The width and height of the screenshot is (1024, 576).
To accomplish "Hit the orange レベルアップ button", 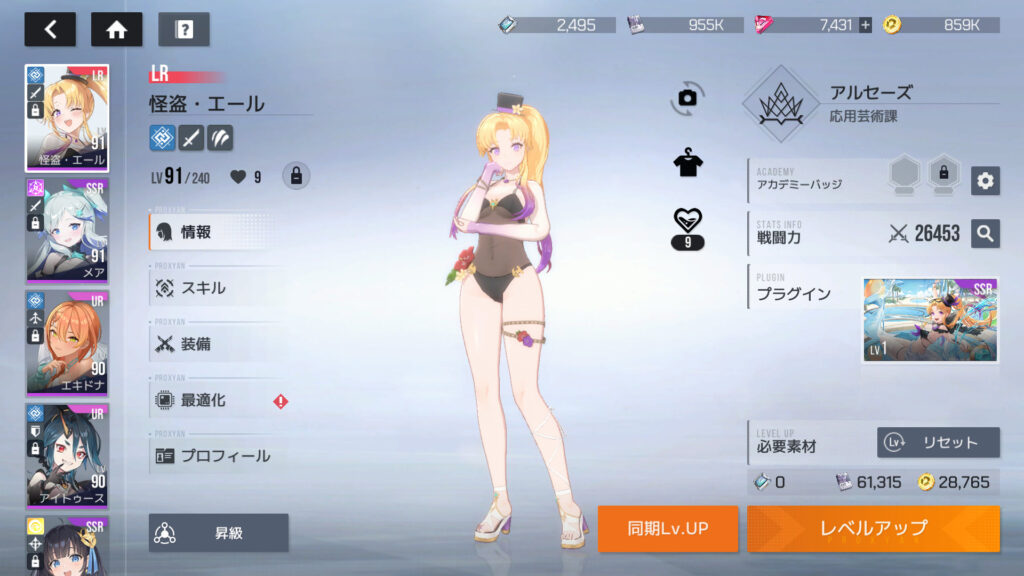I will [x=873, y=528].
